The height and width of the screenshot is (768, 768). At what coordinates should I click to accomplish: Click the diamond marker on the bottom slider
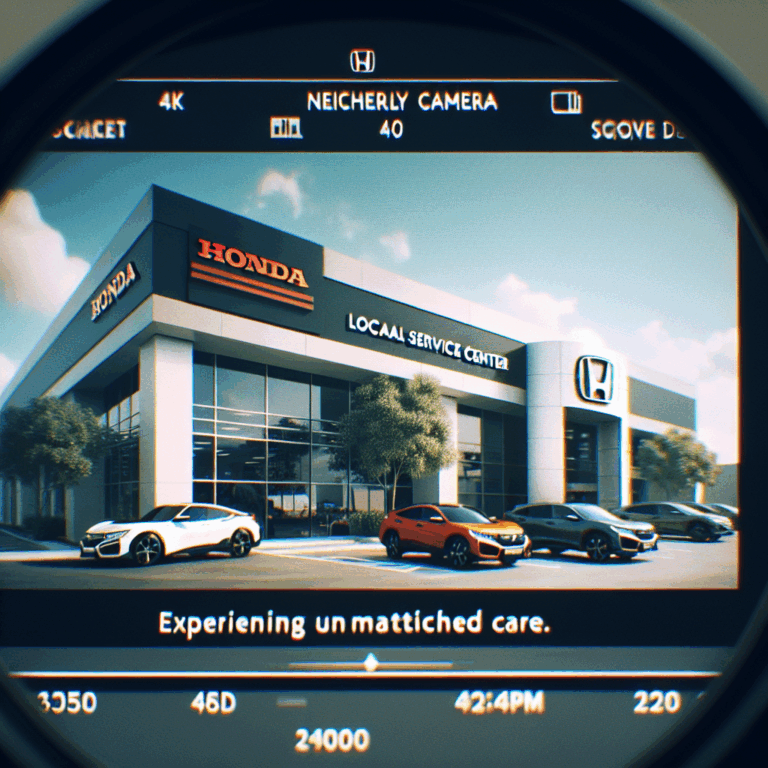[371, 662]
